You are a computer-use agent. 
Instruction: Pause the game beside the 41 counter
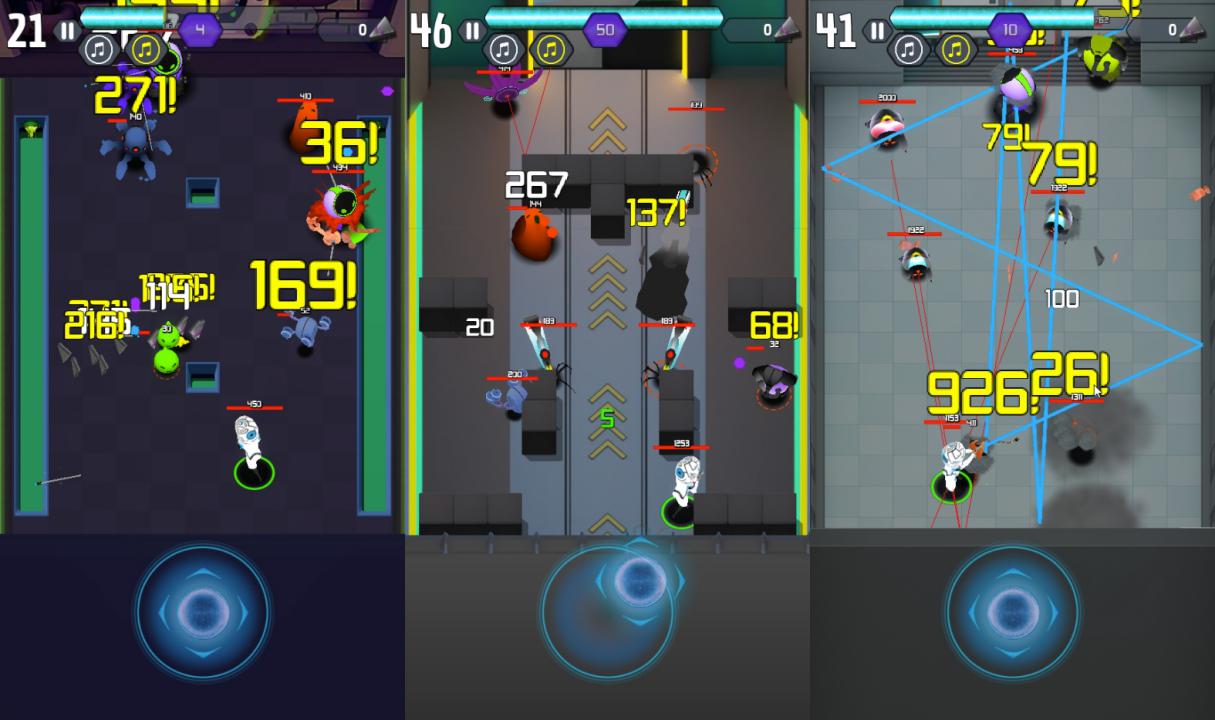coord(877,31)
